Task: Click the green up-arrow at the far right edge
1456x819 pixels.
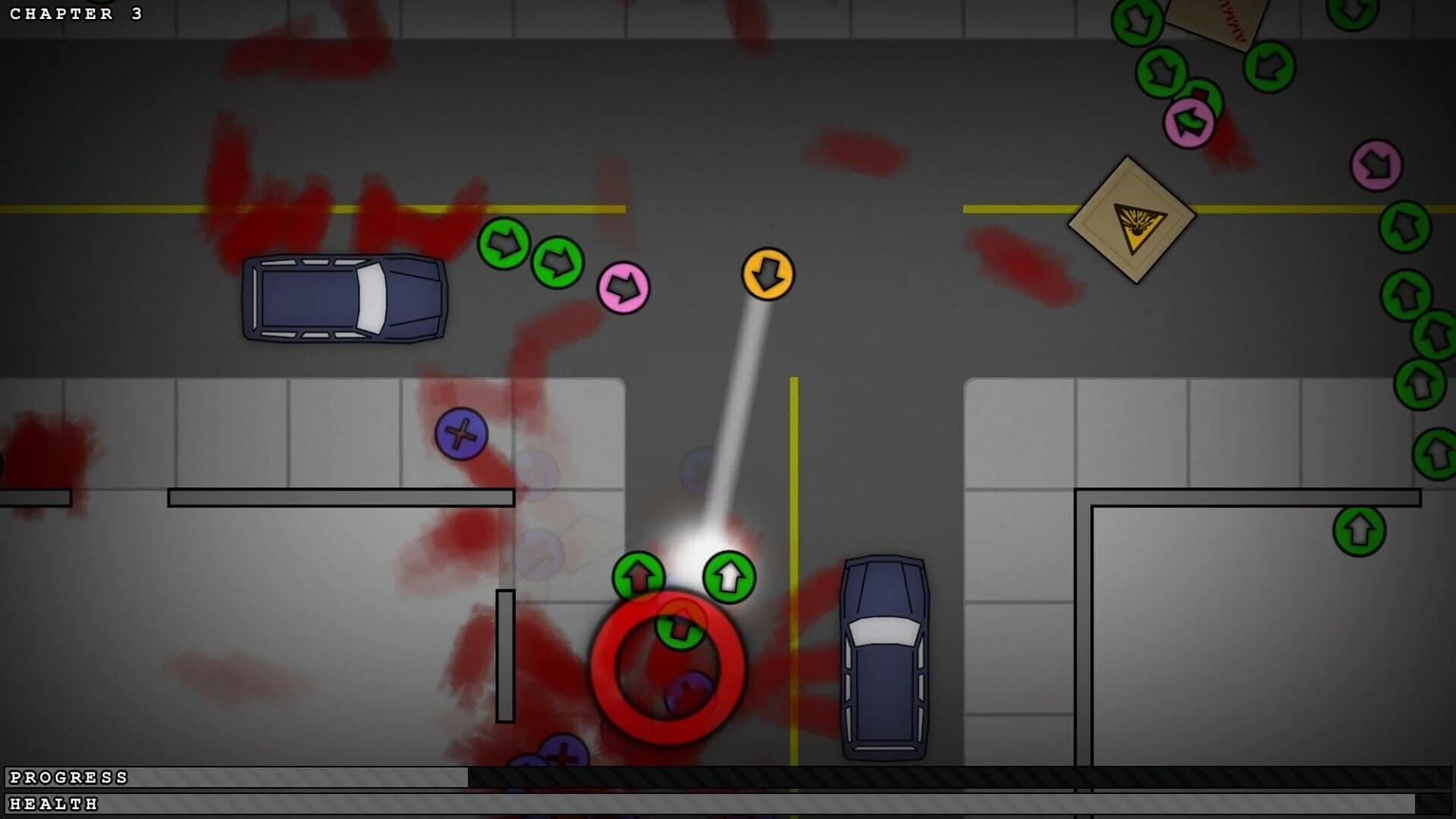Action: click(1437, 449)
